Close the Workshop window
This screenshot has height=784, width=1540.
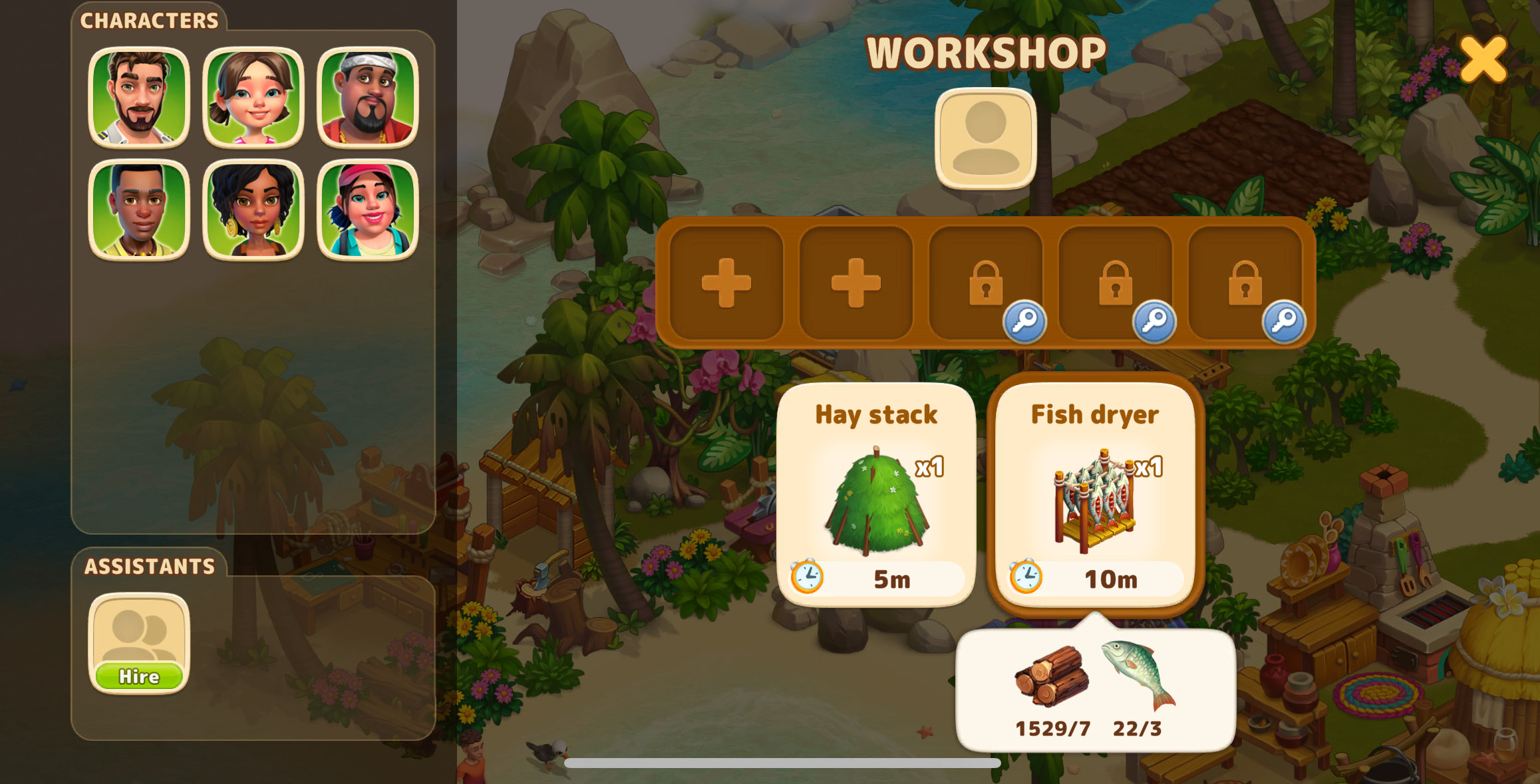(1483, 59)
